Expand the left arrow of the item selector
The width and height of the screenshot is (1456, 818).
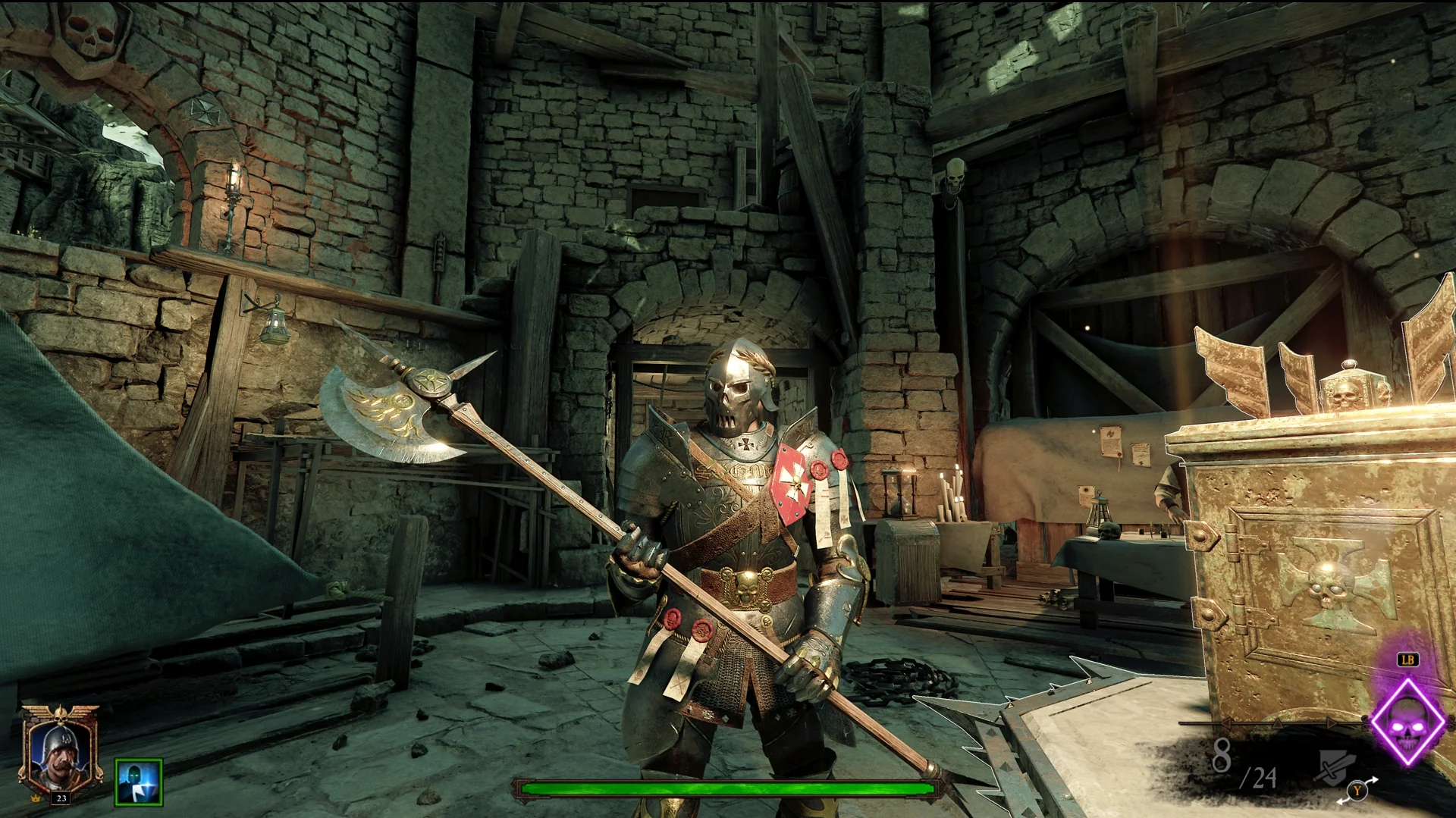click(1226, 722)
